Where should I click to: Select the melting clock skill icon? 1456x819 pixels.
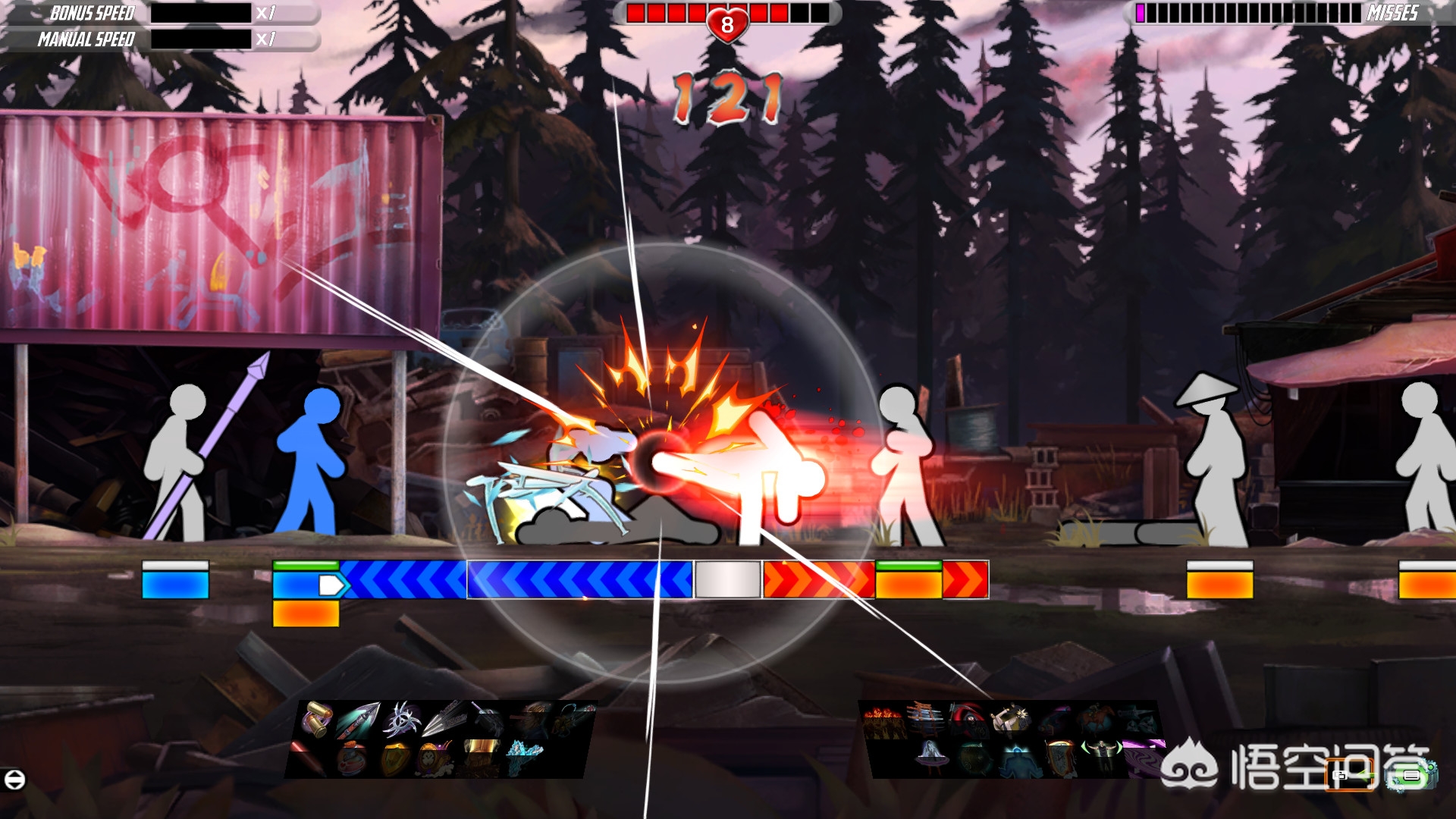pyautogui.click(x=1059, y=758)
